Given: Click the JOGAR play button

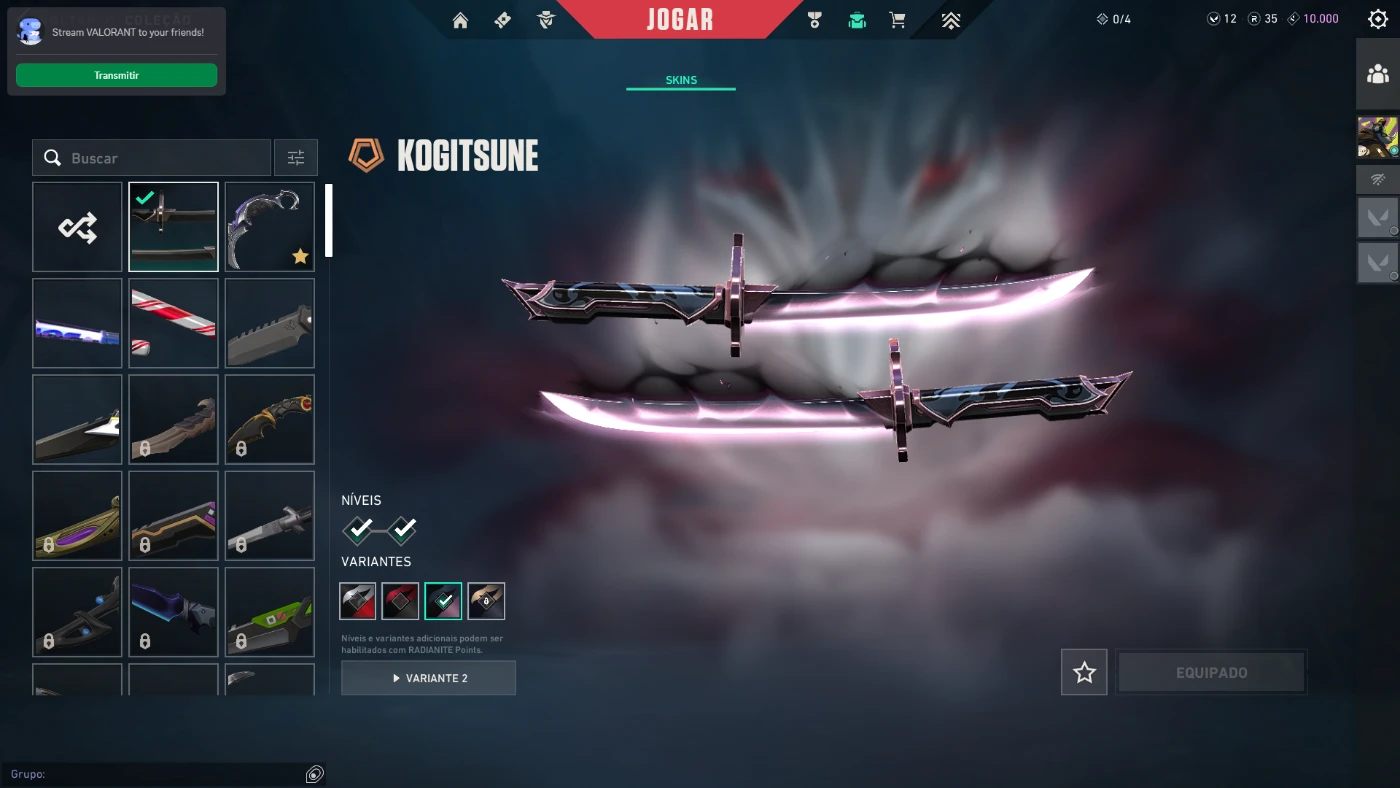Looking at the screenshot, I should coord(679,19).
